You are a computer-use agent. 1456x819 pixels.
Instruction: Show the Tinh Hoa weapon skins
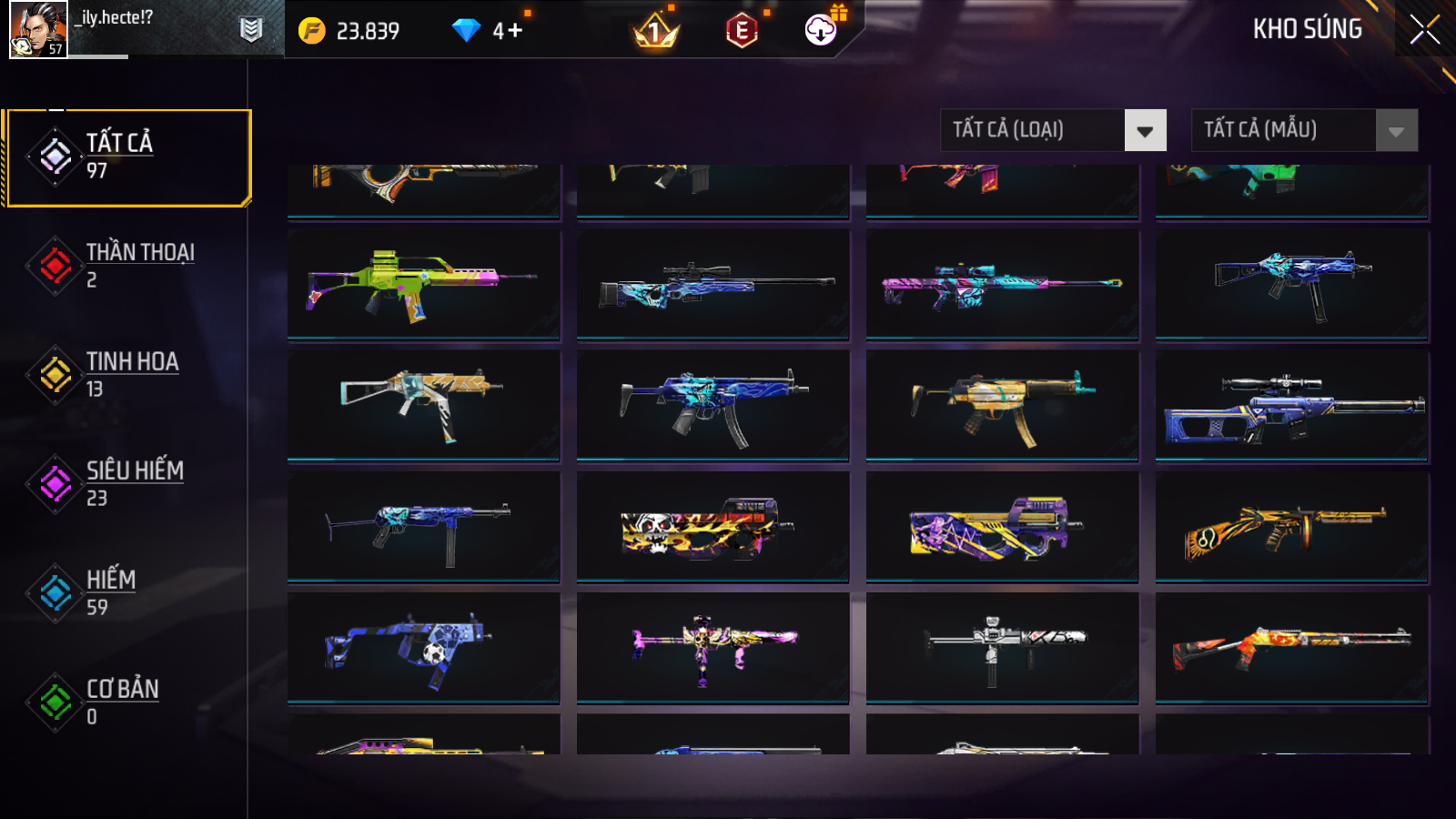[128, 374]
